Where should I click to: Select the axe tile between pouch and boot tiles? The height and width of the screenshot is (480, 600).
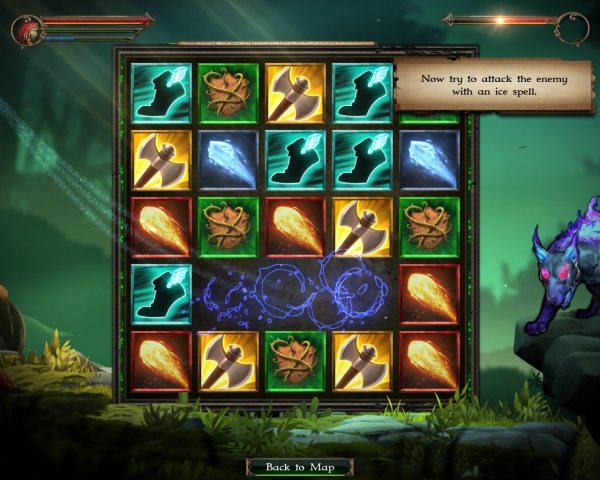296,92
